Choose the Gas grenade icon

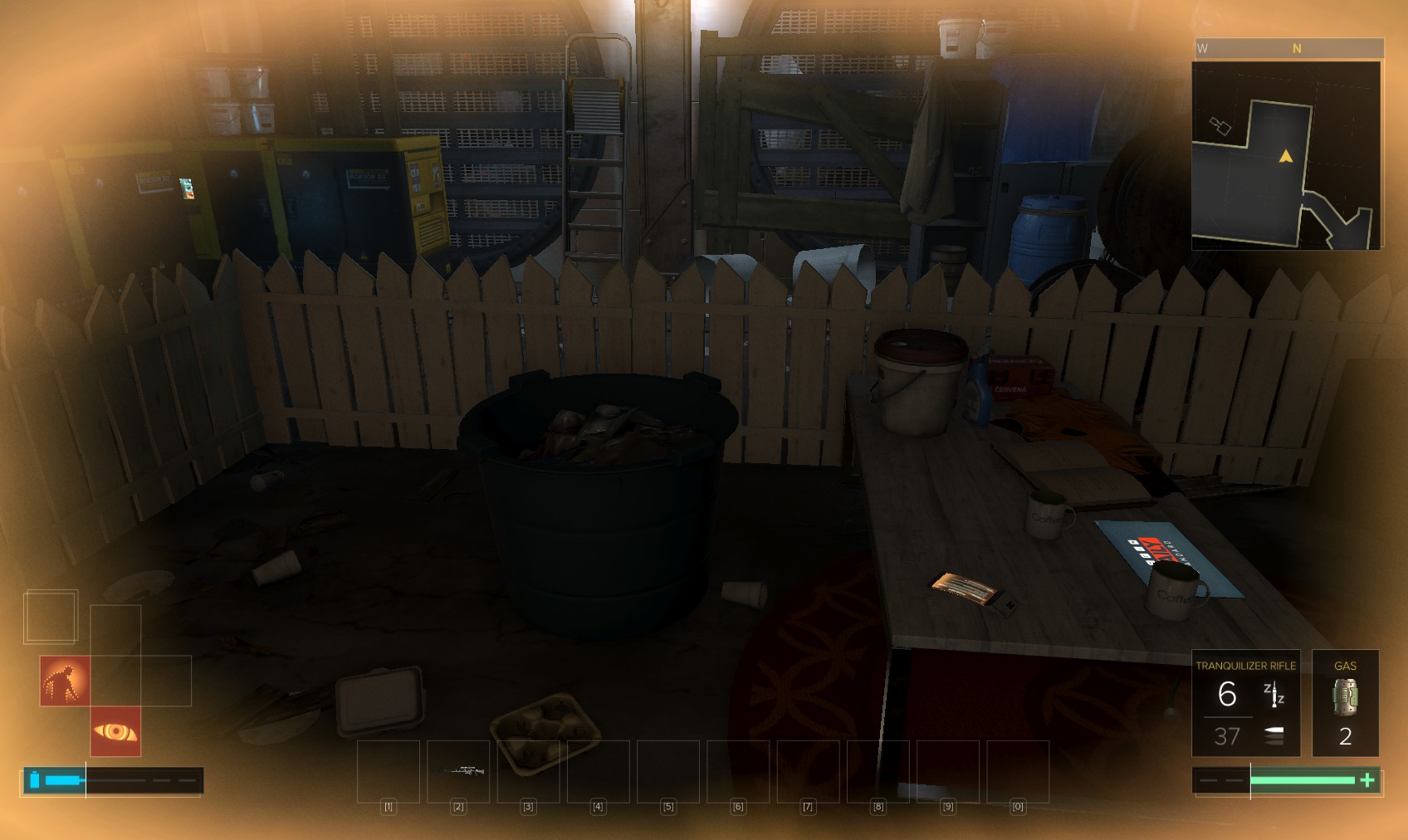click(x=1345, y=697)
